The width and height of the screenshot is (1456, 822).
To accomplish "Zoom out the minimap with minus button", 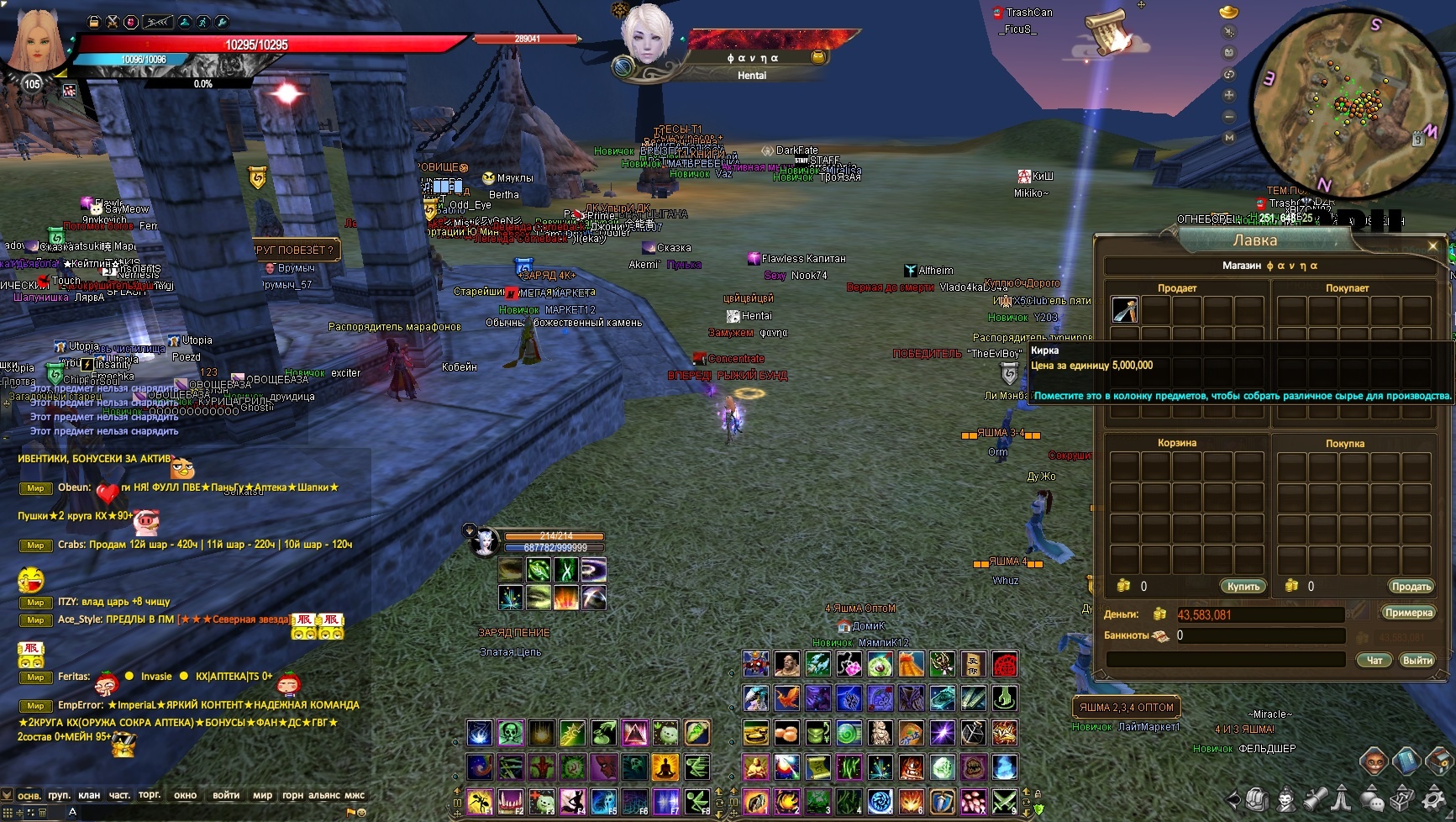I will tap(1229, 117).
